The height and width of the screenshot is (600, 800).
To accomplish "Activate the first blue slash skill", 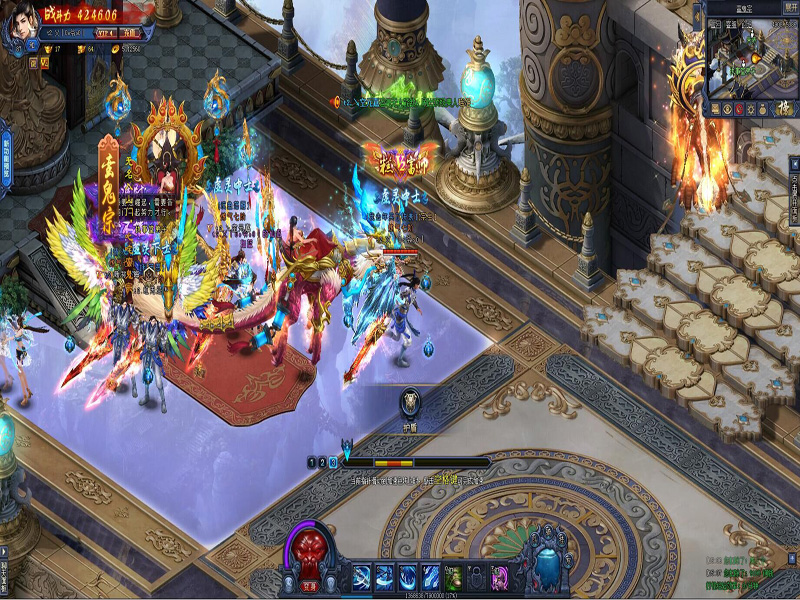I will [x=361, y=577].
